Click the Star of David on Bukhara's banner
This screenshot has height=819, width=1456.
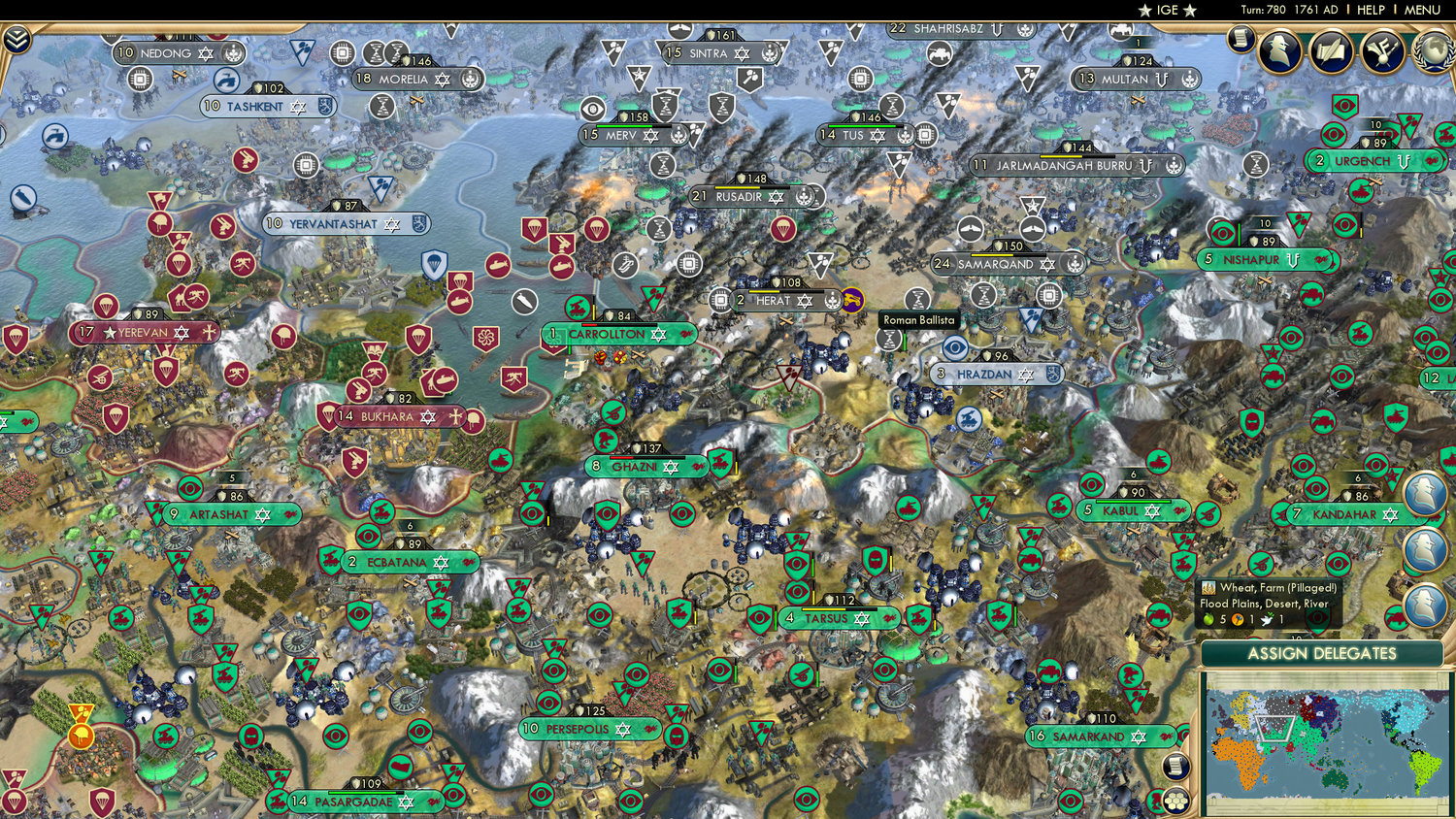coord(428,417)
